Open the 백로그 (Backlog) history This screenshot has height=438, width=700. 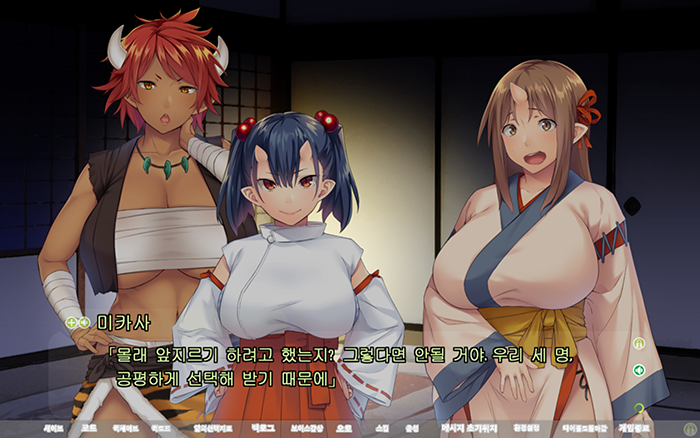[x=263, y=427]
